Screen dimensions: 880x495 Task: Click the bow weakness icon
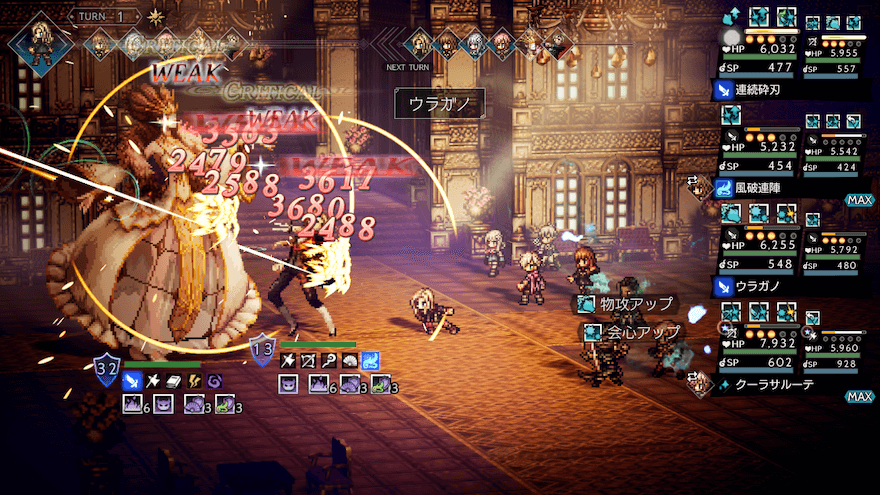(309, 359)
